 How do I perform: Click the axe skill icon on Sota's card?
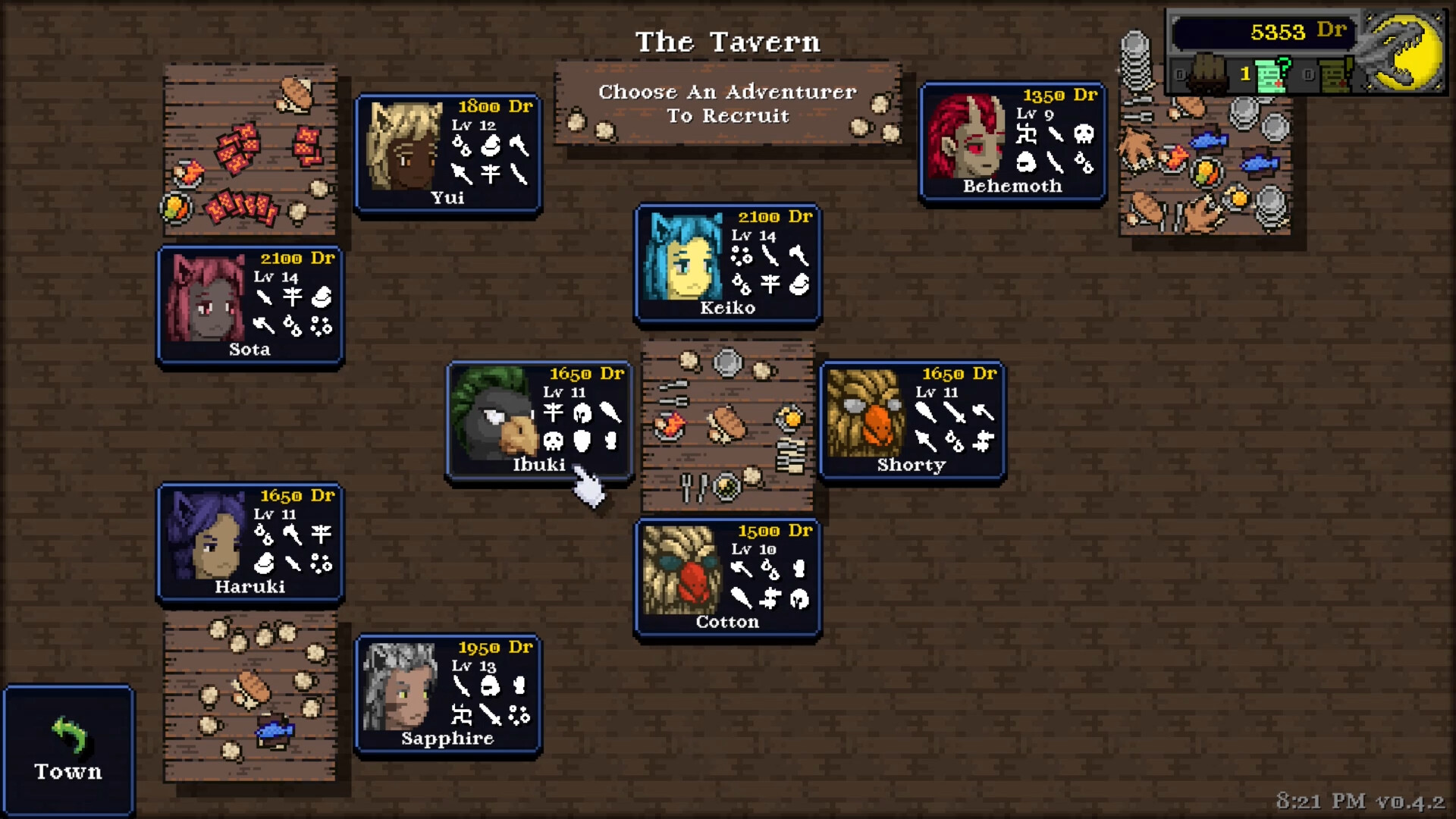(x=265, y=326)
